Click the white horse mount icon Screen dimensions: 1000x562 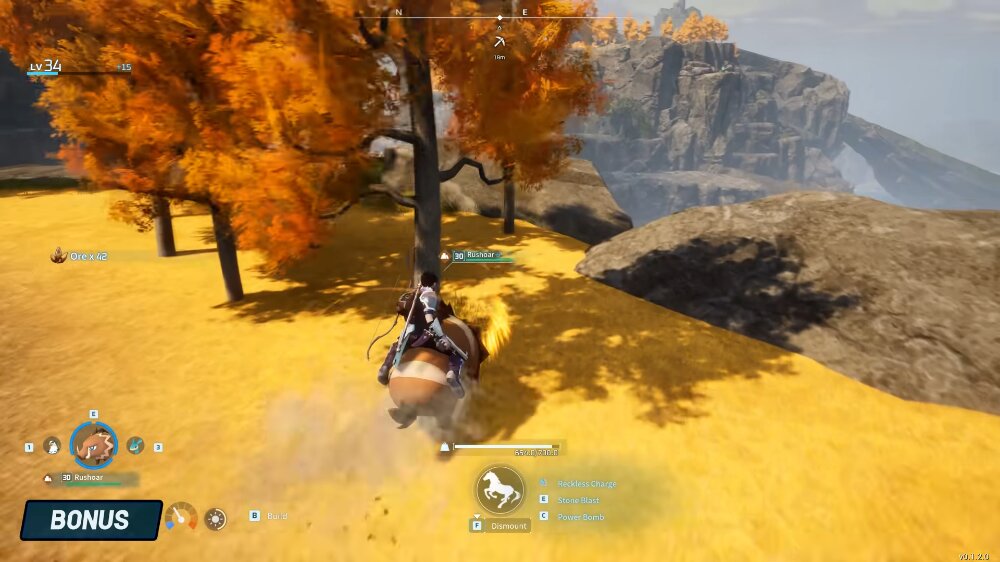click(500, 490)
